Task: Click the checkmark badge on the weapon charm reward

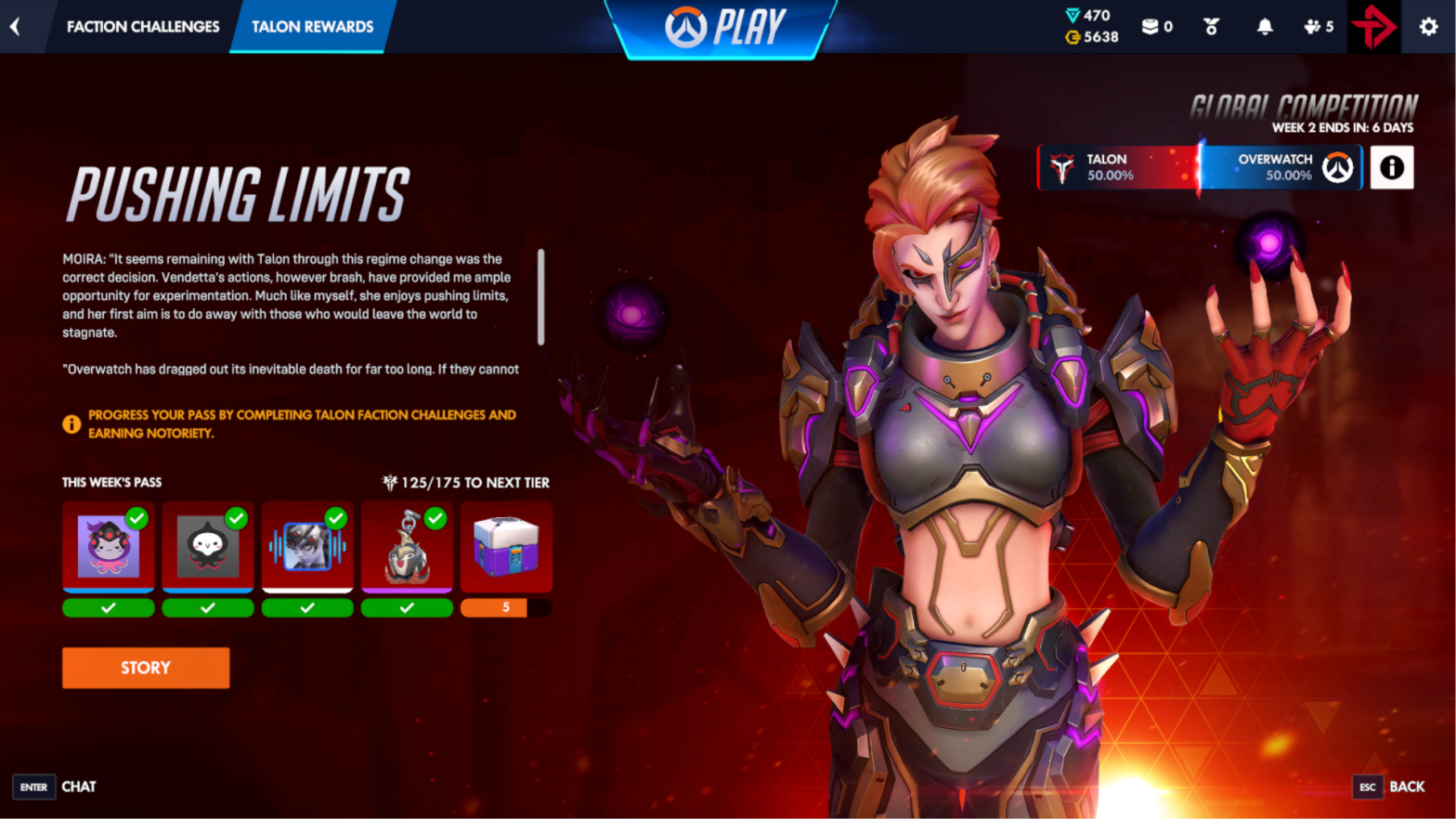Action: click(x=435, y=519)
